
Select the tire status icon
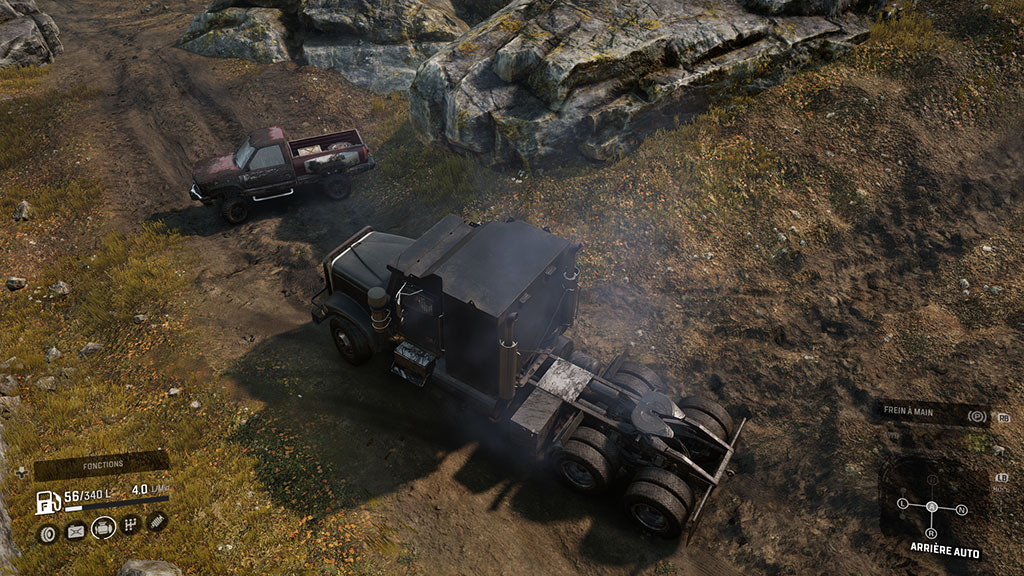pyautogui.click(x=47, y=533)
